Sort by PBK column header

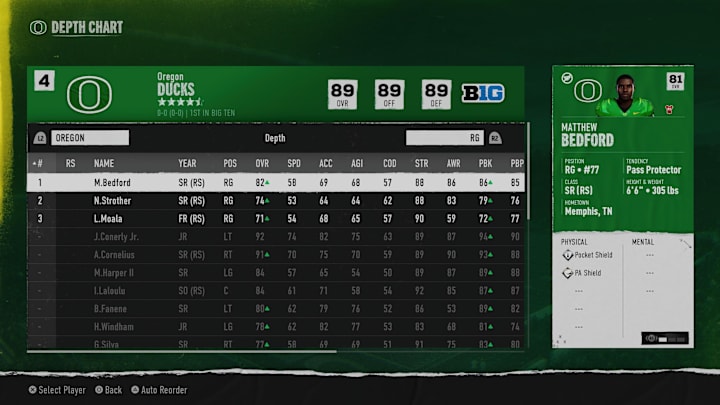[483, 163]
